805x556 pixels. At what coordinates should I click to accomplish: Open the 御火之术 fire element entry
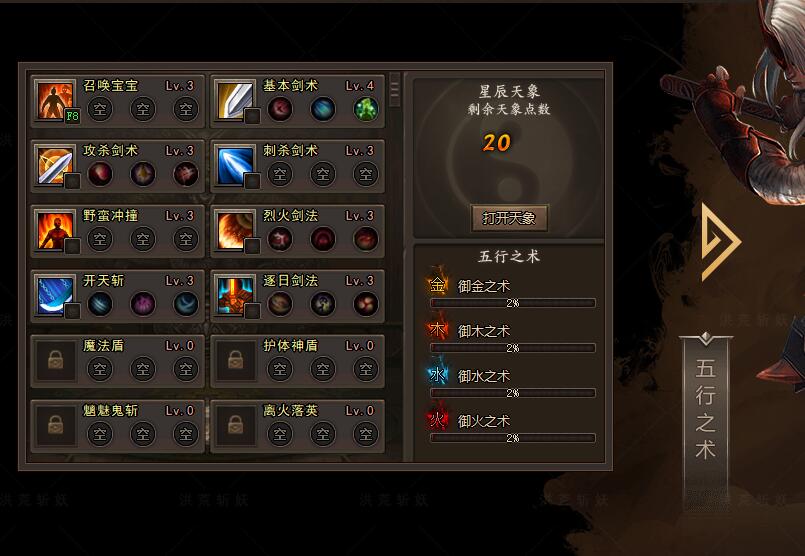pos(483,421)
